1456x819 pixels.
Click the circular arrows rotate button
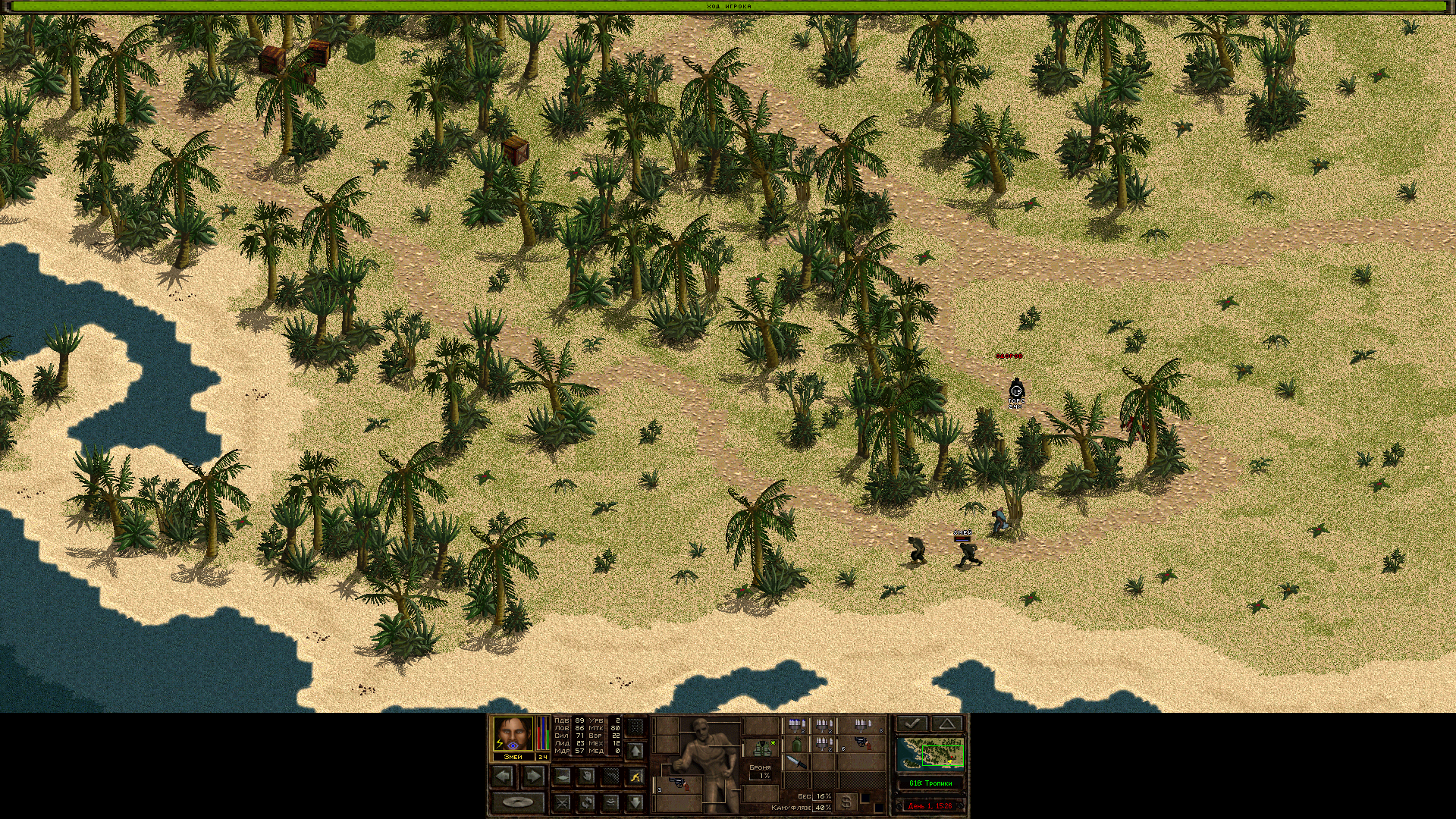click(586, 802)
